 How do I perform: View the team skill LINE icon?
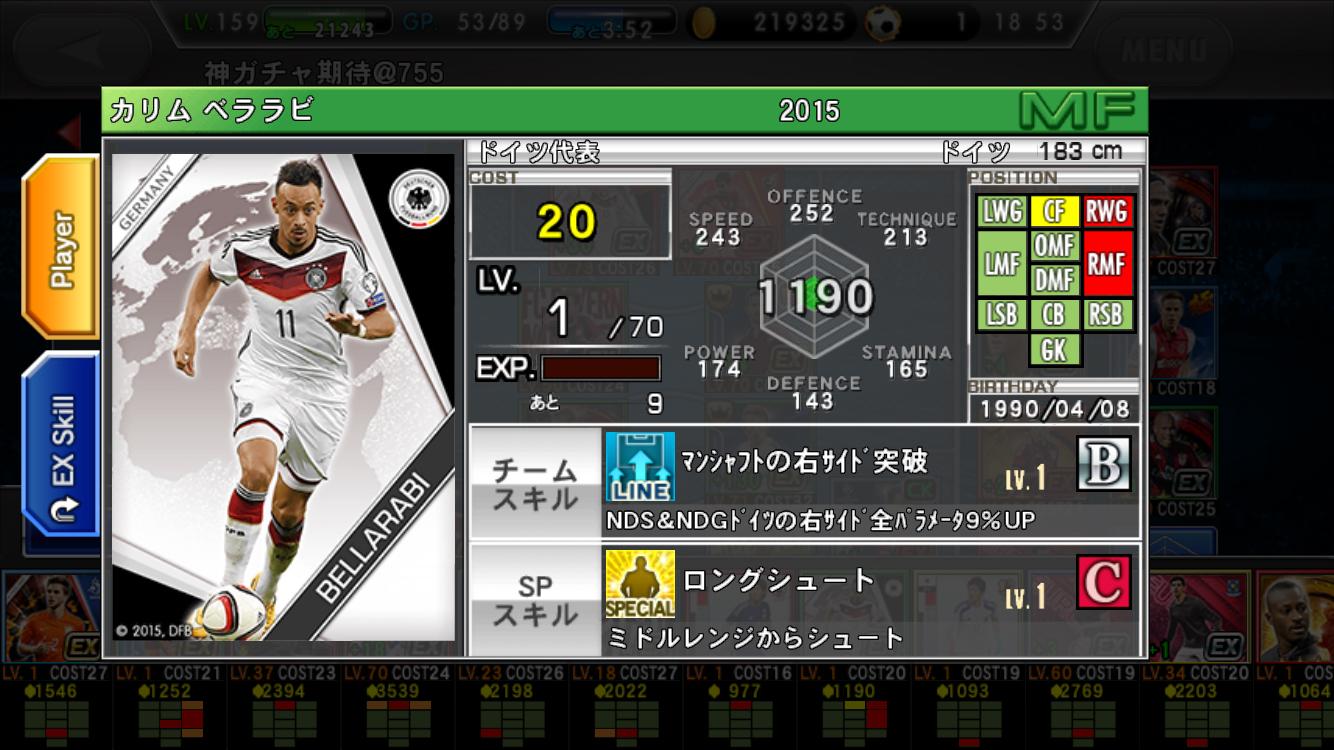[x=640, y=467]
